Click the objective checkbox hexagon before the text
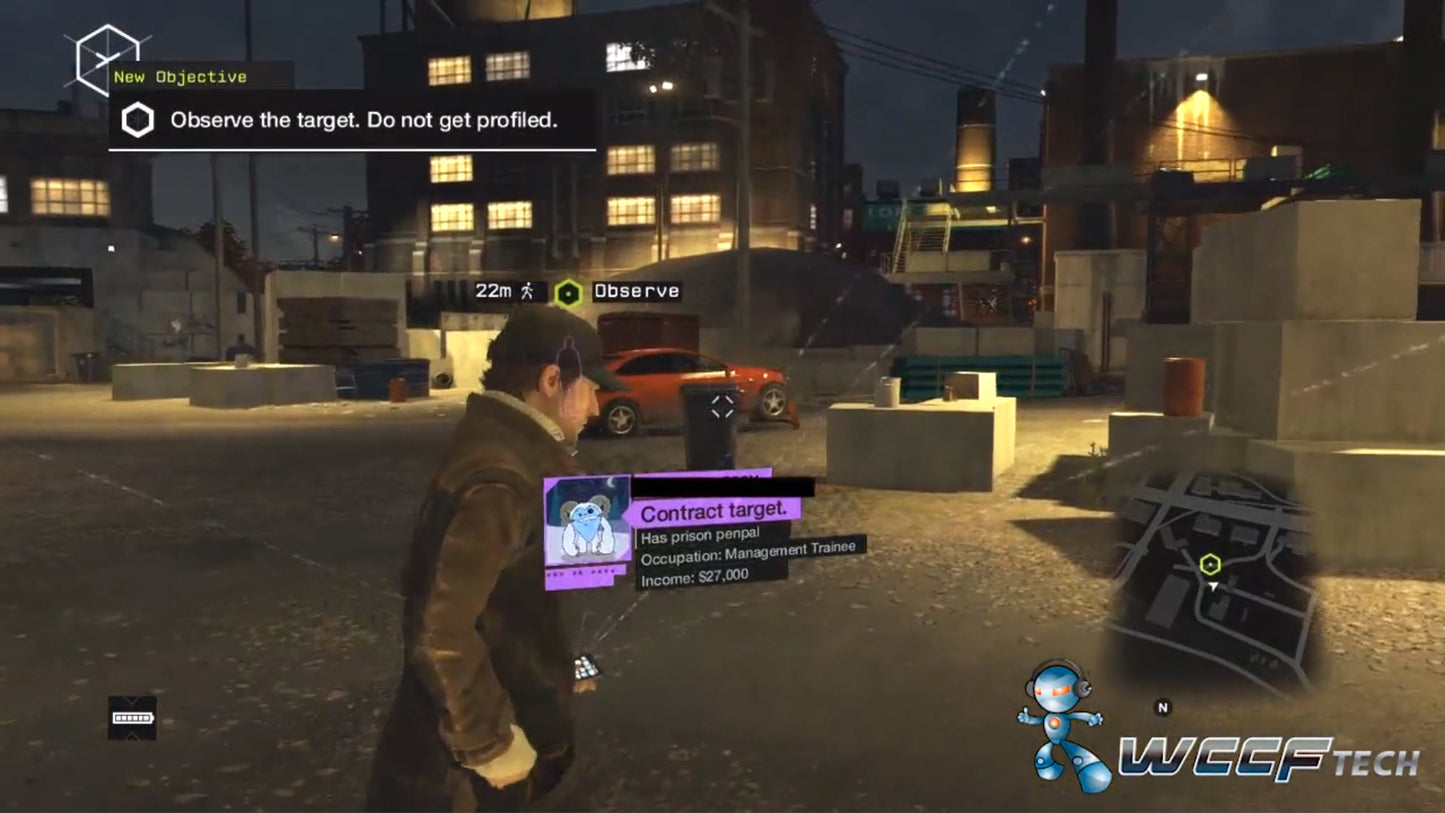1445x813 pixels. click(139, 119)
